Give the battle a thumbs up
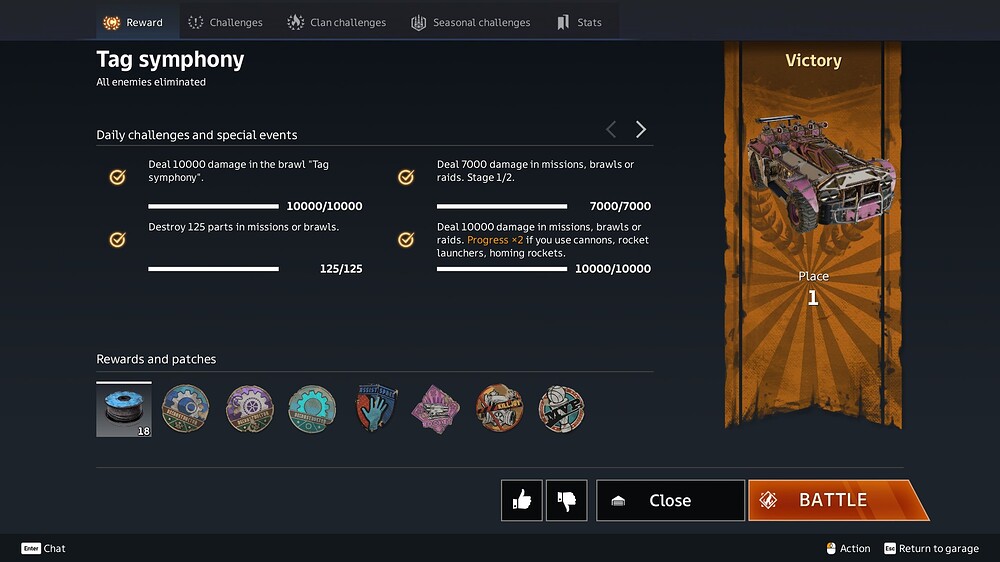The height and width of the screenshot is (562, 1000). (x=522, y=500)
